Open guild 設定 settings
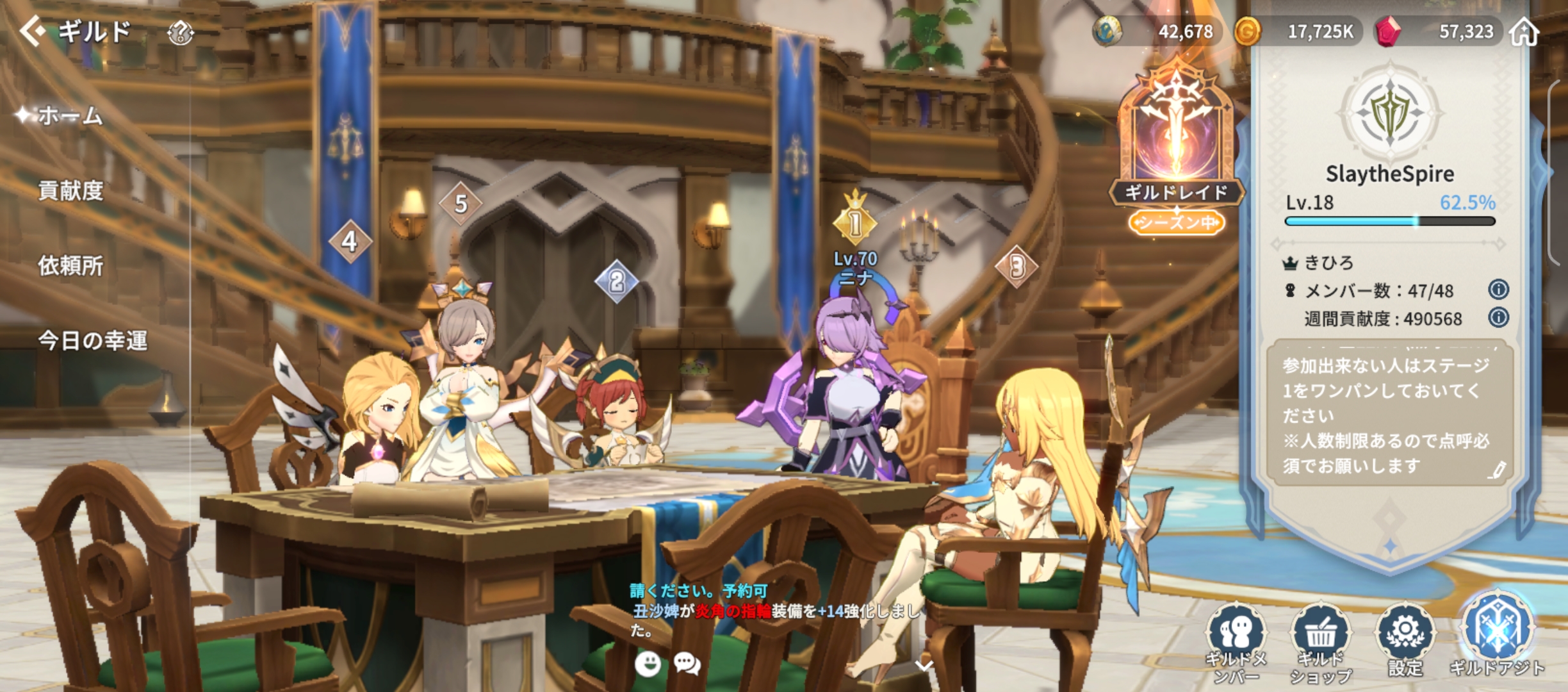The width and height of the screenshot is (1568, 692). (x=1405, y=641)
